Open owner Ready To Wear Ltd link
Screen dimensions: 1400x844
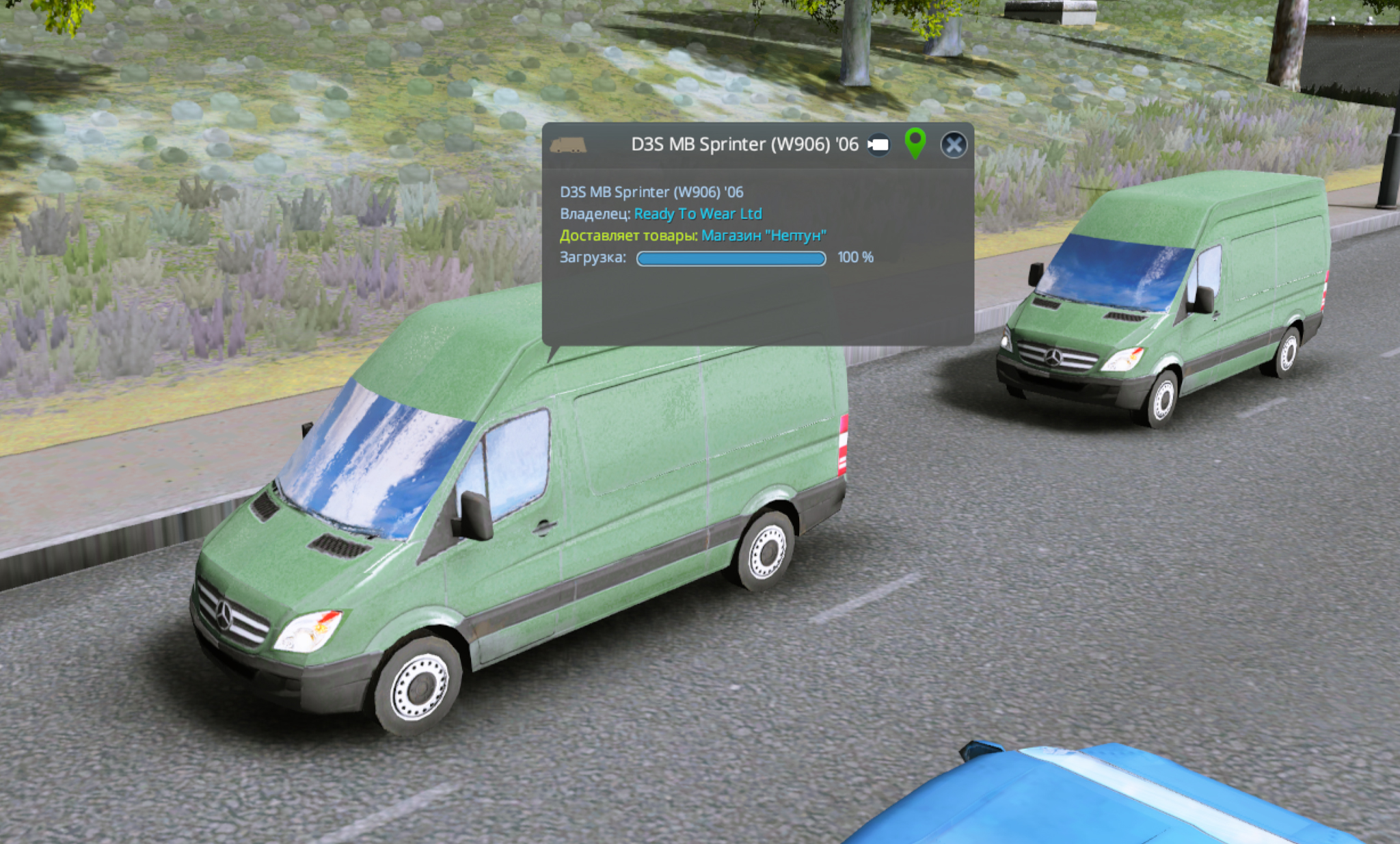click(697, 214)
